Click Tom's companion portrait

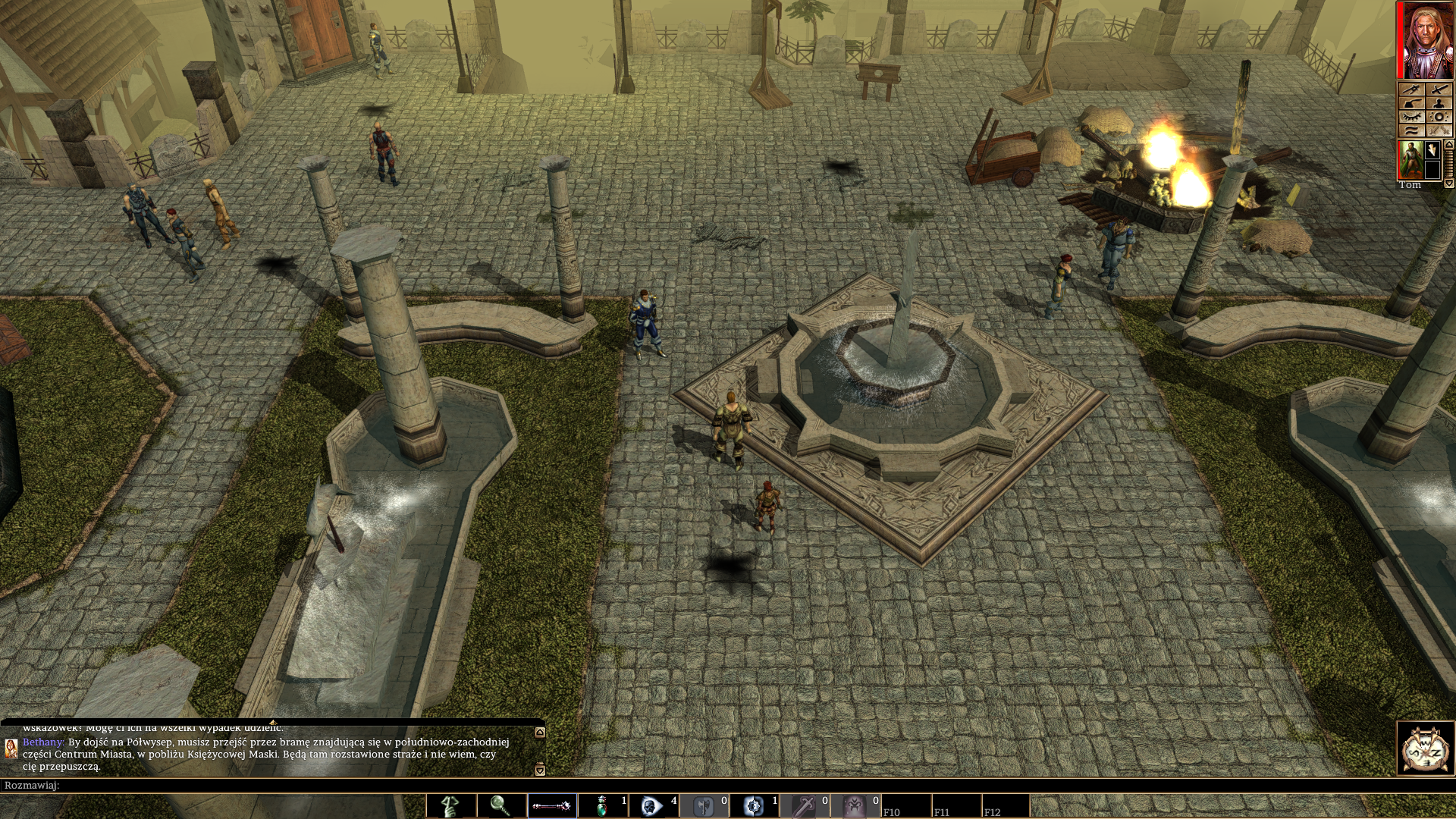coord(1409,159)
